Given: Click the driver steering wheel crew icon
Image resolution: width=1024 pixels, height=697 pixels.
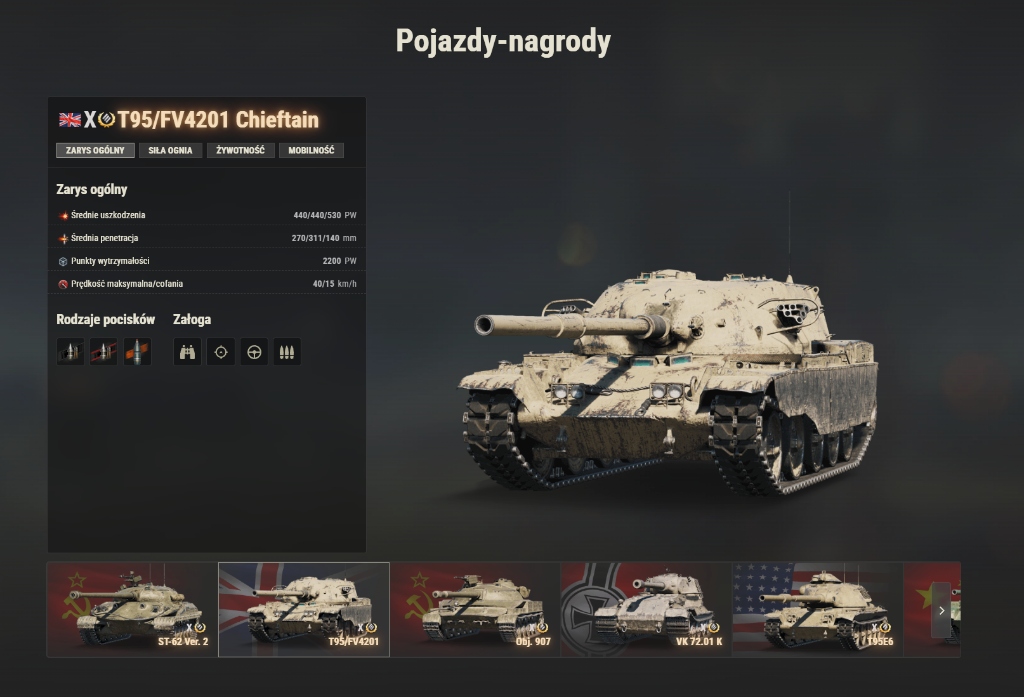Looking at the screenshot, I should [x=254, y=352].
